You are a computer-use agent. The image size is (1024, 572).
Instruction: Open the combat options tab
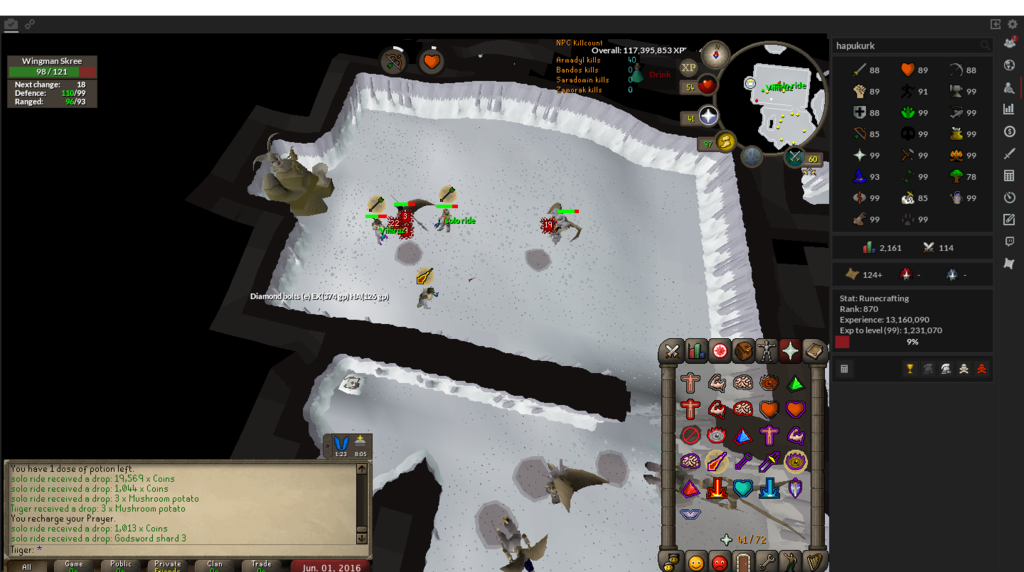tap(671, 351)
